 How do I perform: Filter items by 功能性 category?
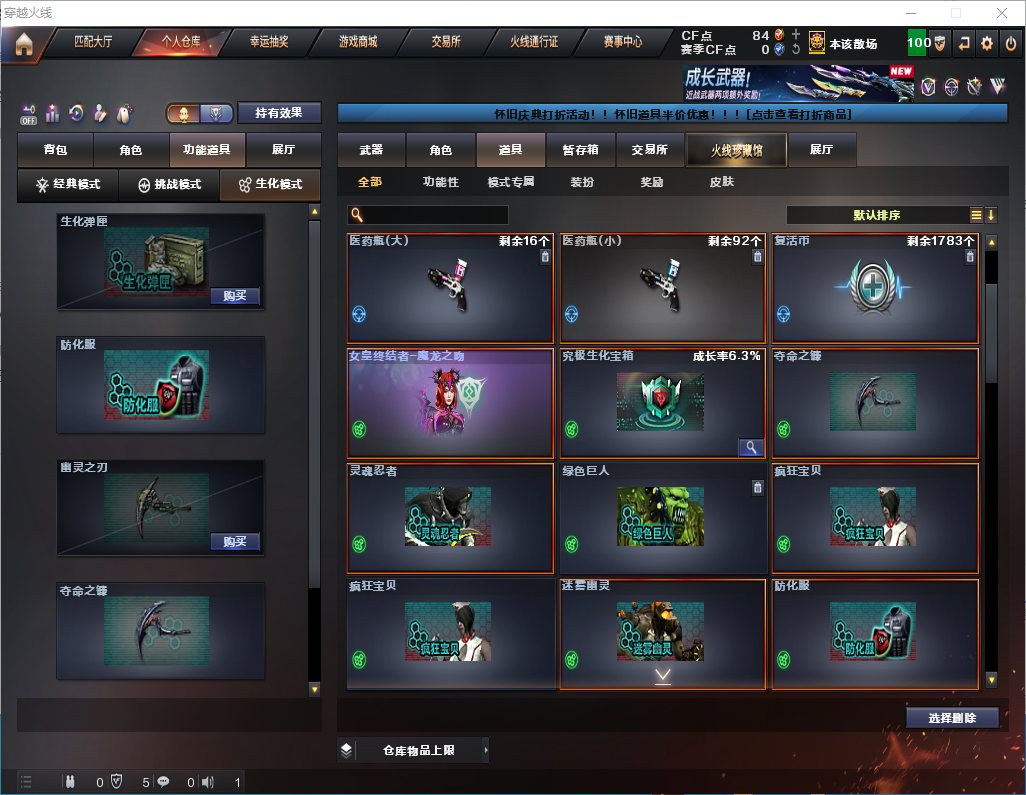[440, 182]
